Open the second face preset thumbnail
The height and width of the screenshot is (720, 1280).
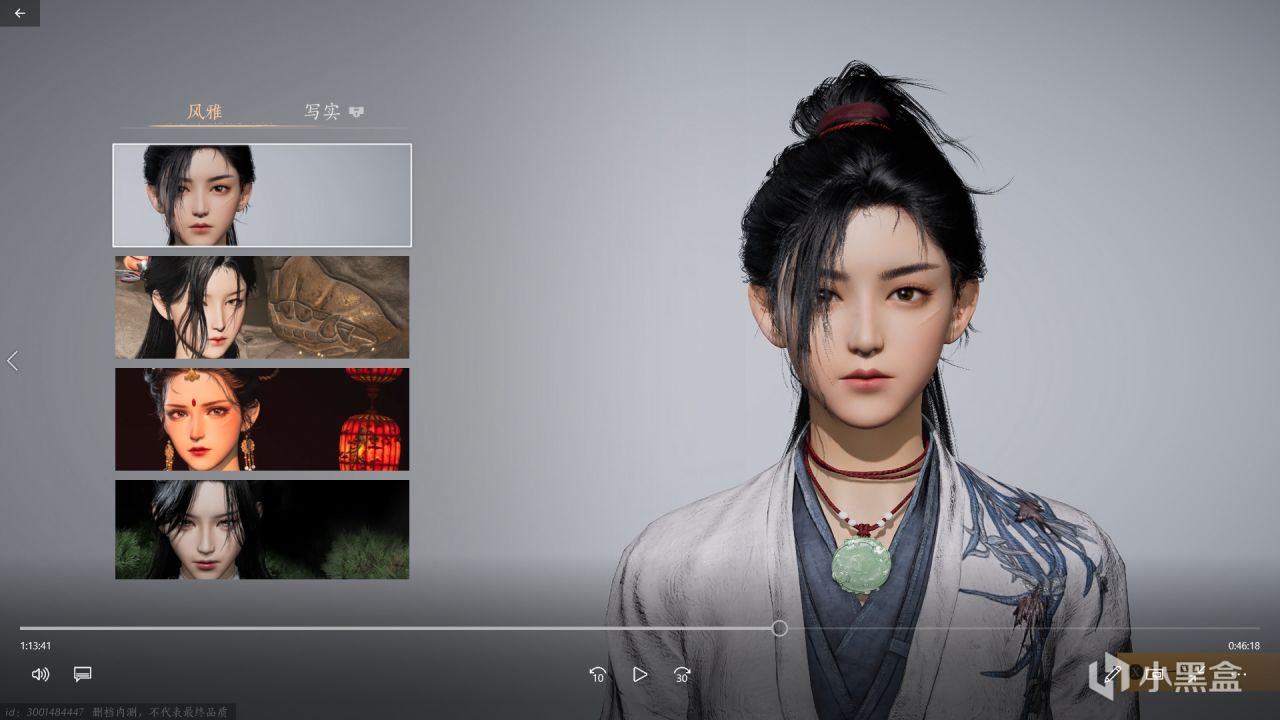point(261,306)
